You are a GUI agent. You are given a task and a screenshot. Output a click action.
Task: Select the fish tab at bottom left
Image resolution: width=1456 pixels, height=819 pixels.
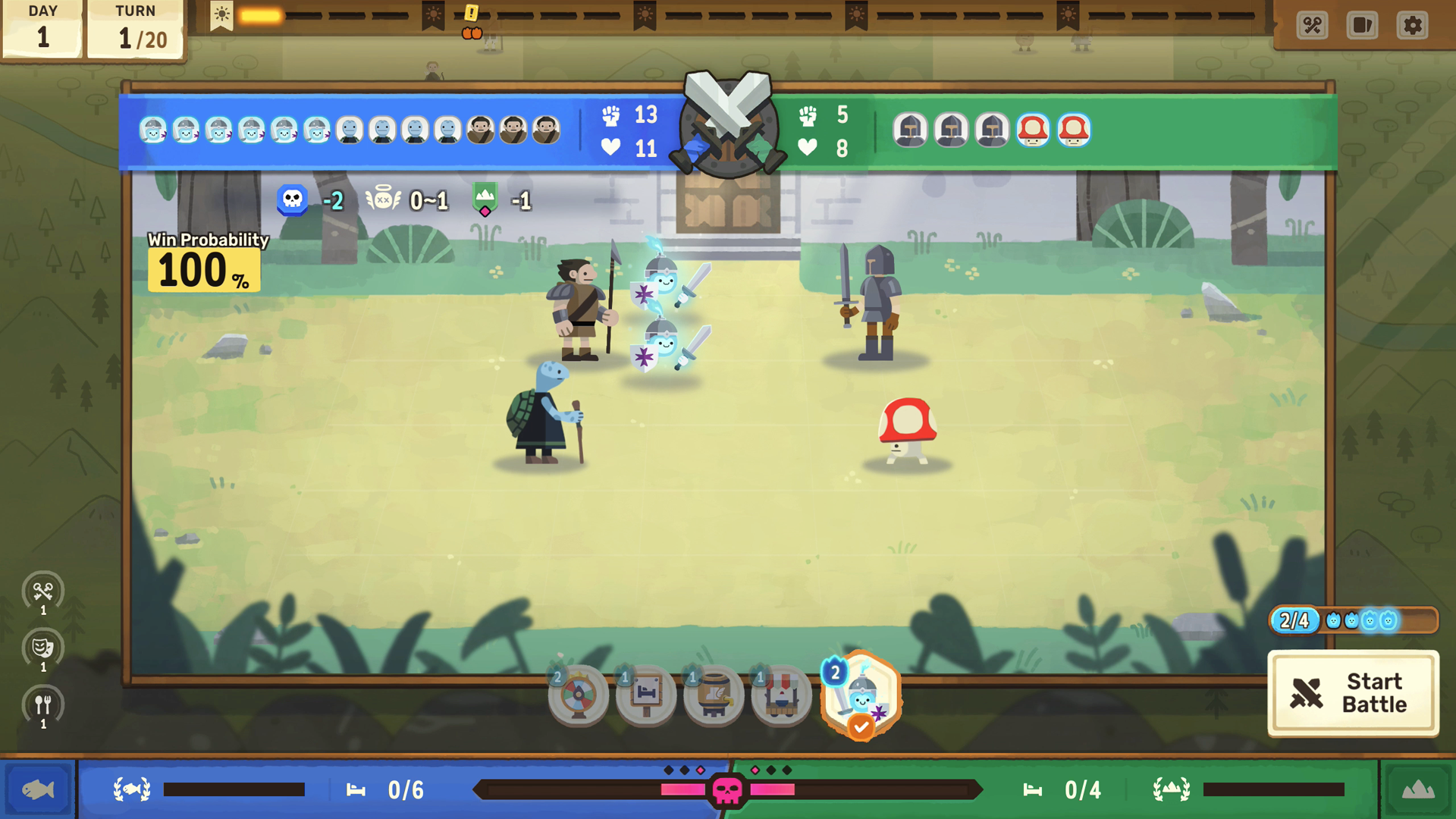click(x=36, y=789)
